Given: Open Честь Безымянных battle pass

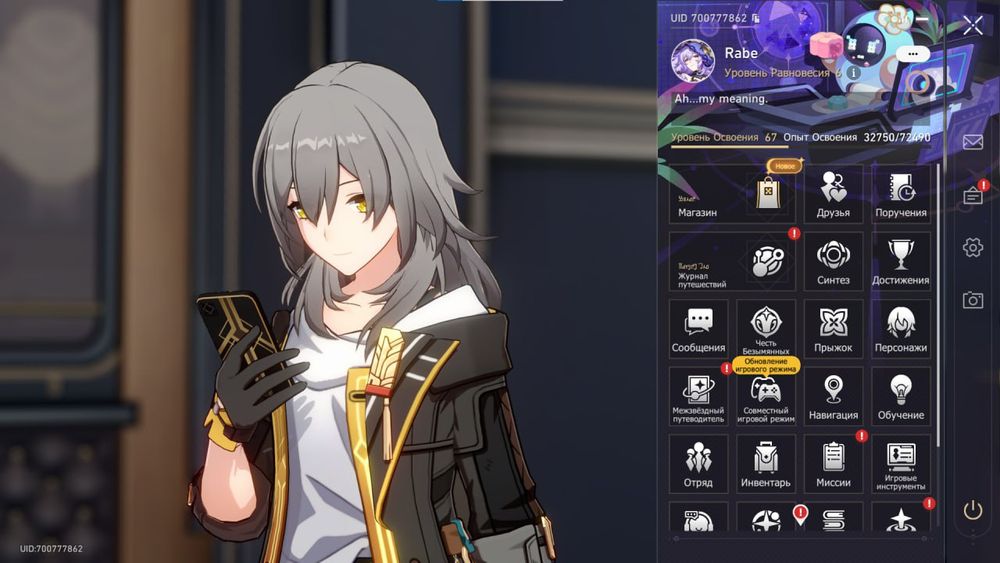Looking at the screenshot, I should point(766,329).
